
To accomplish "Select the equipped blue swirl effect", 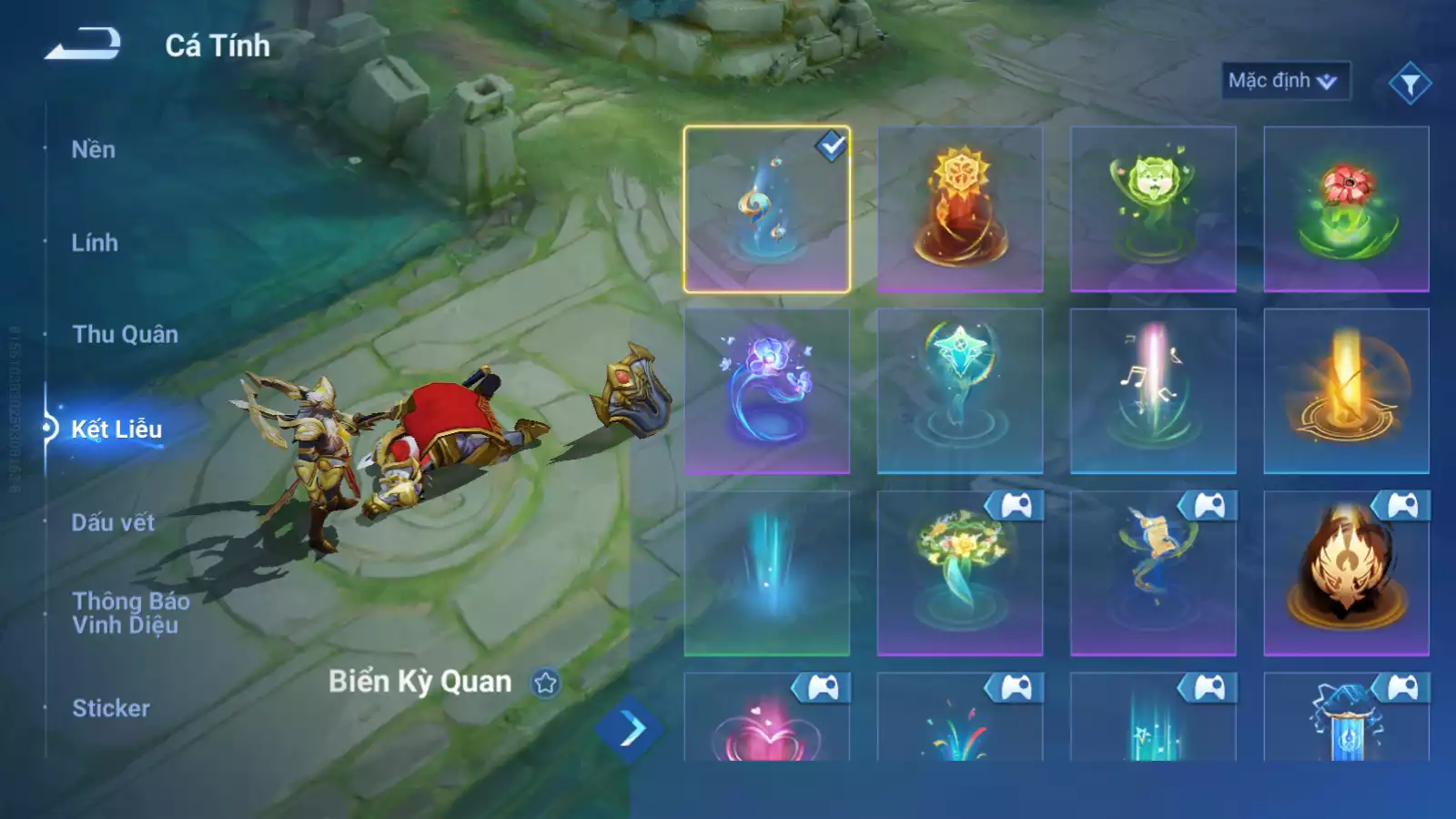I will pos(766,209).
